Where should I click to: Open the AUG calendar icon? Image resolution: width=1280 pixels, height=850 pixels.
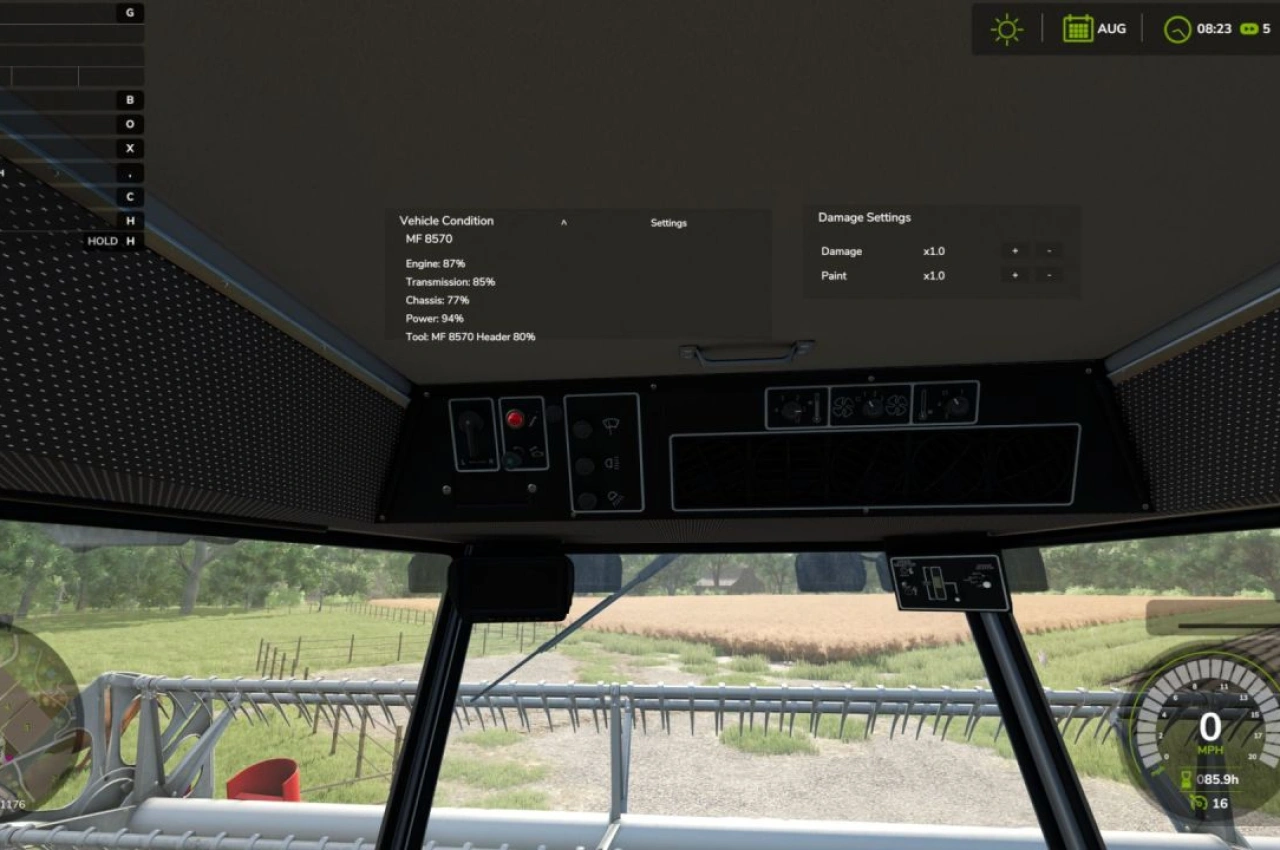pyautogui.click(x=1077, y=28)
